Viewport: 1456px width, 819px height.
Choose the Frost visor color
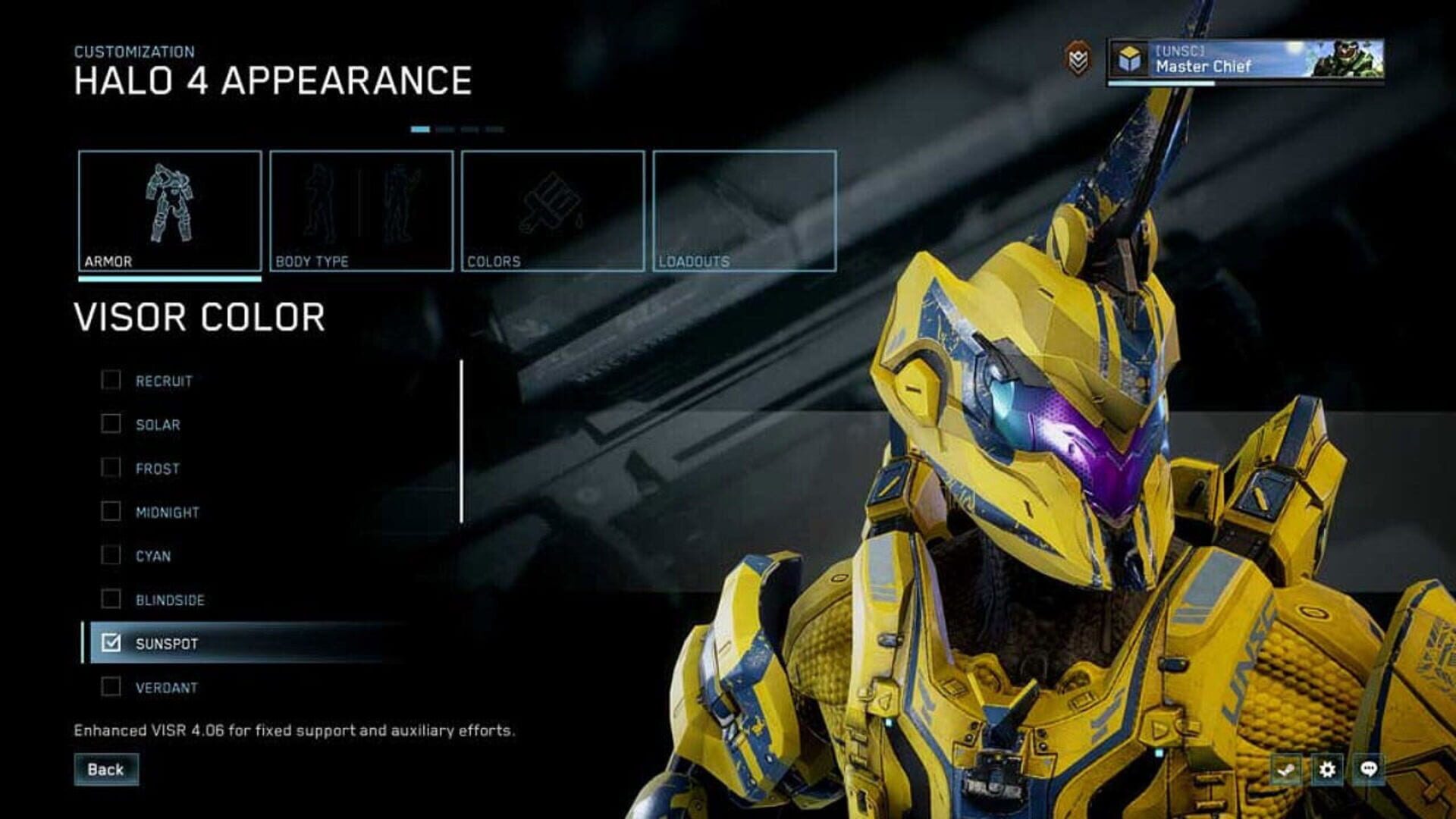pos(111,469)
